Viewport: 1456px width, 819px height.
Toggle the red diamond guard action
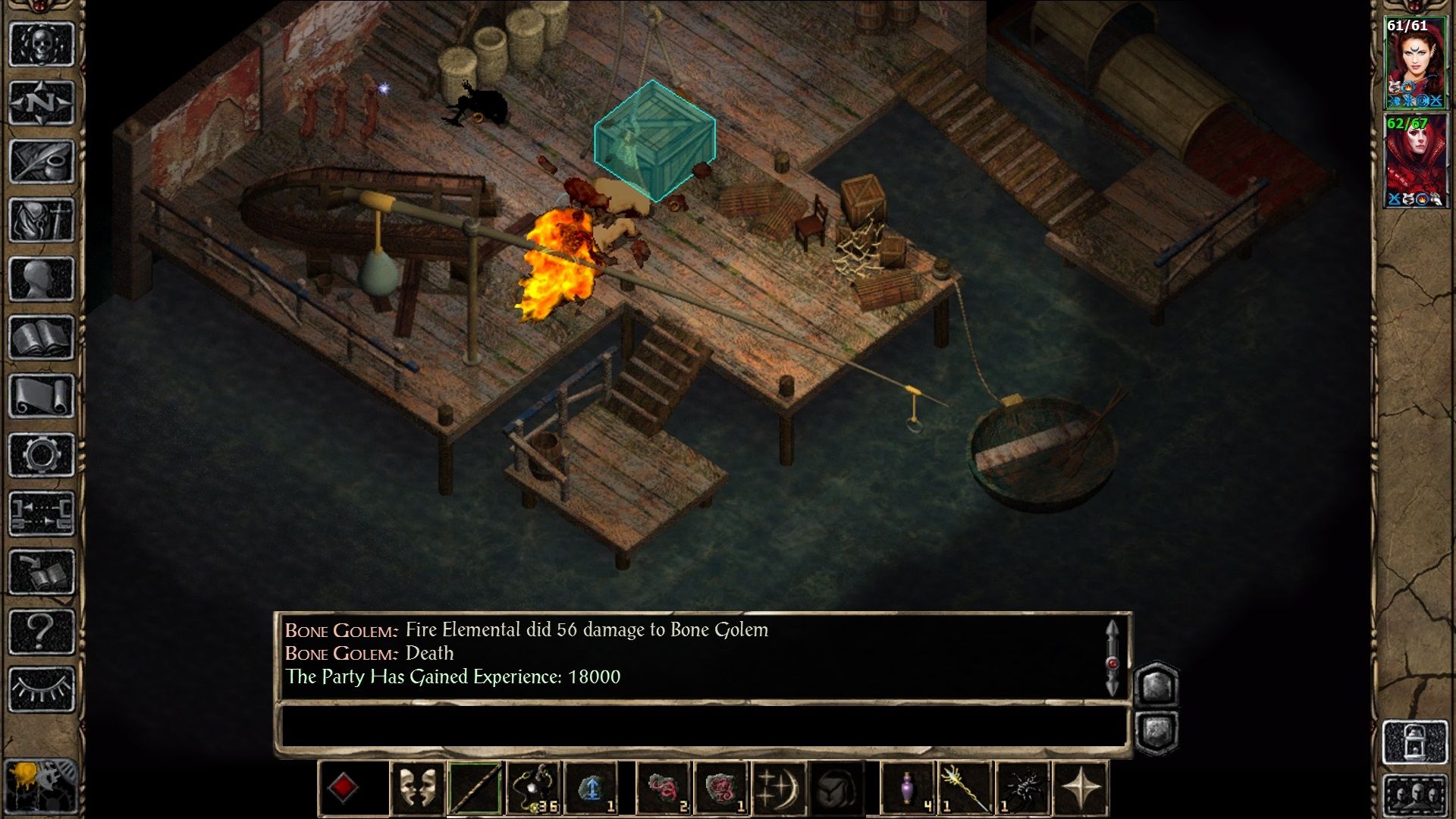click(345, 789)
